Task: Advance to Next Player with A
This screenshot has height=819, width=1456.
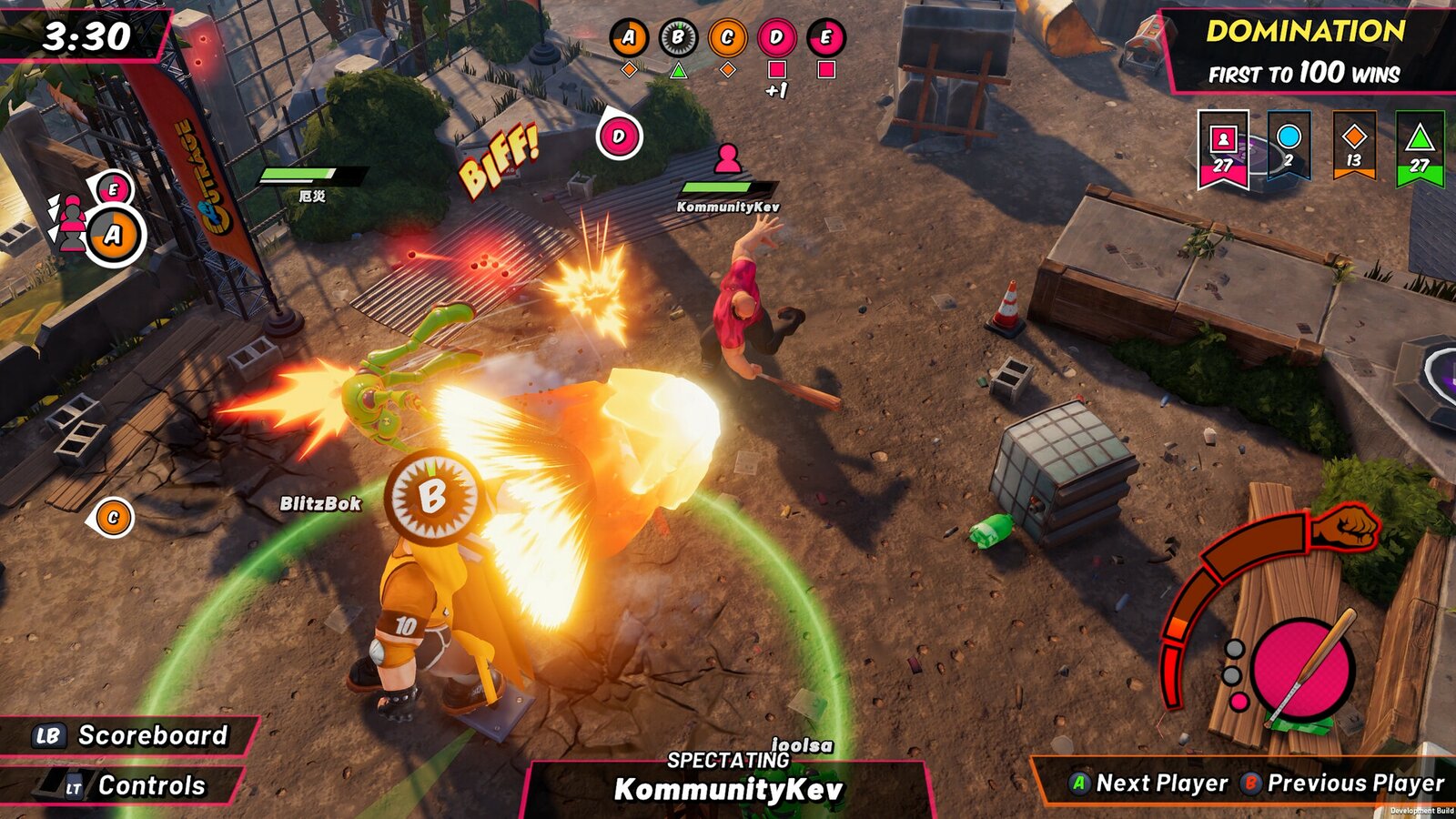Action: point(1148,781)
